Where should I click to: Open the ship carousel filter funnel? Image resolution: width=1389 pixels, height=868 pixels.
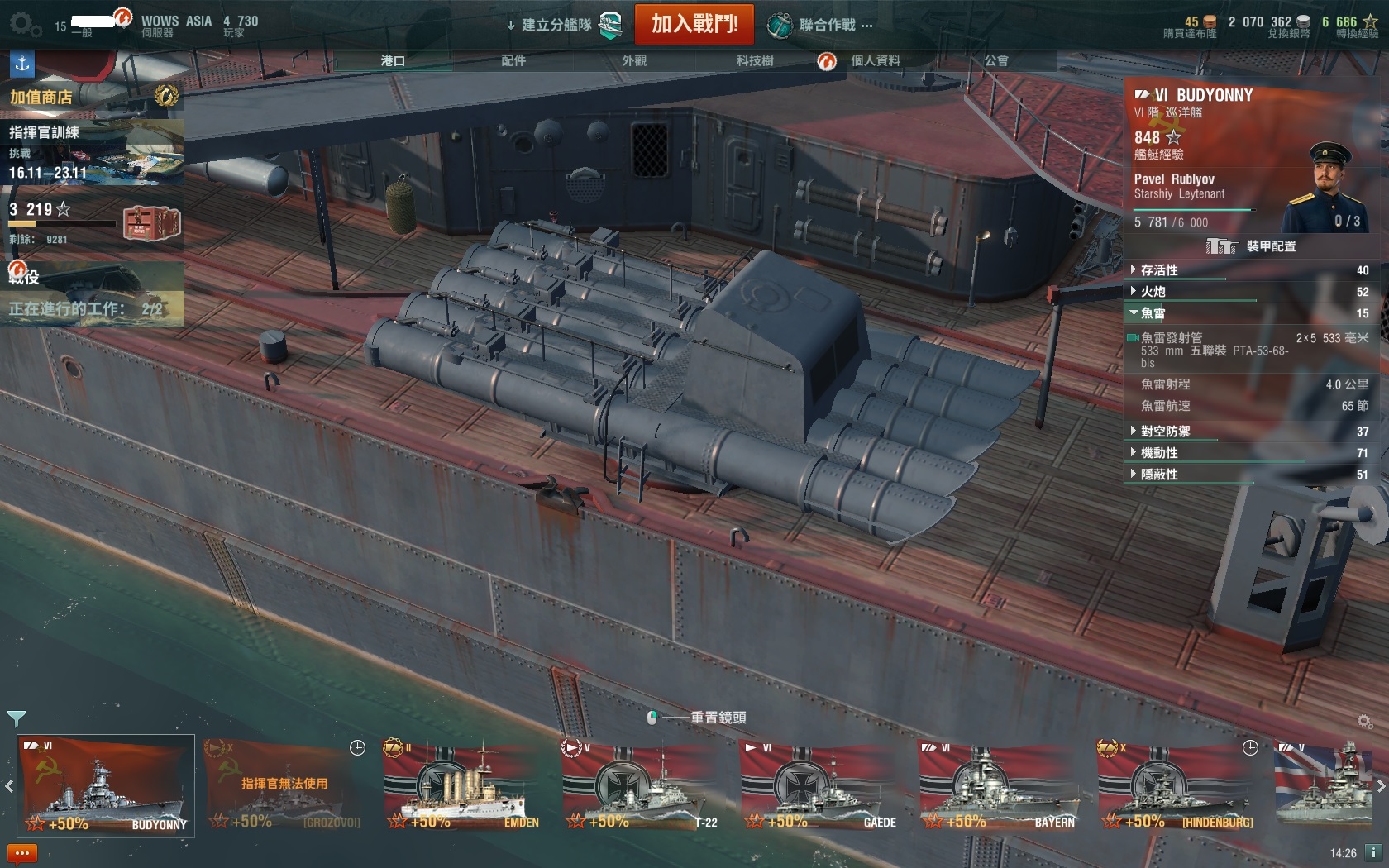tap(16, 718)
